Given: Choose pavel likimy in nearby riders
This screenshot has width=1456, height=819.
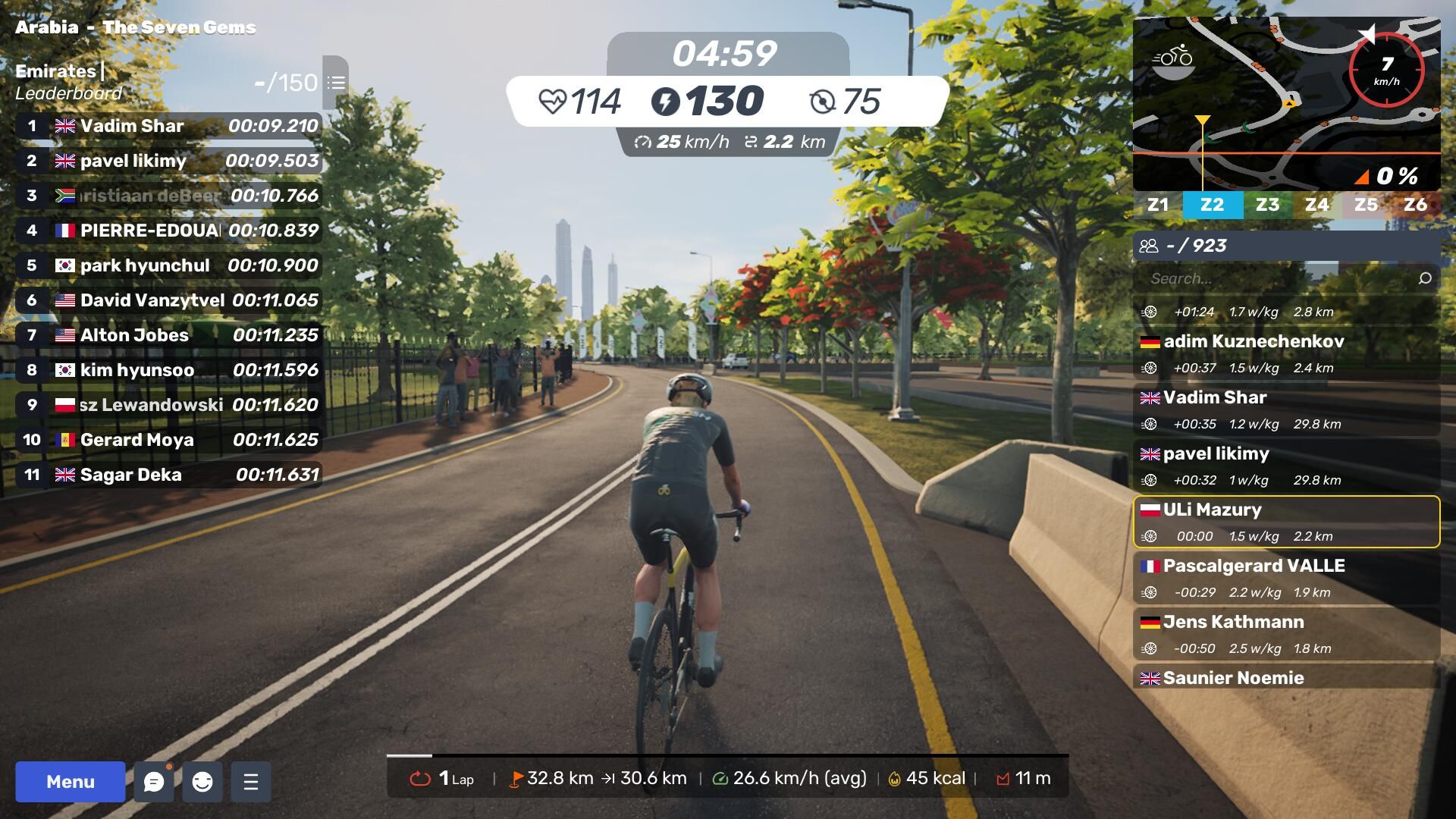Looking at the screenshot, I should (1286, 466).
